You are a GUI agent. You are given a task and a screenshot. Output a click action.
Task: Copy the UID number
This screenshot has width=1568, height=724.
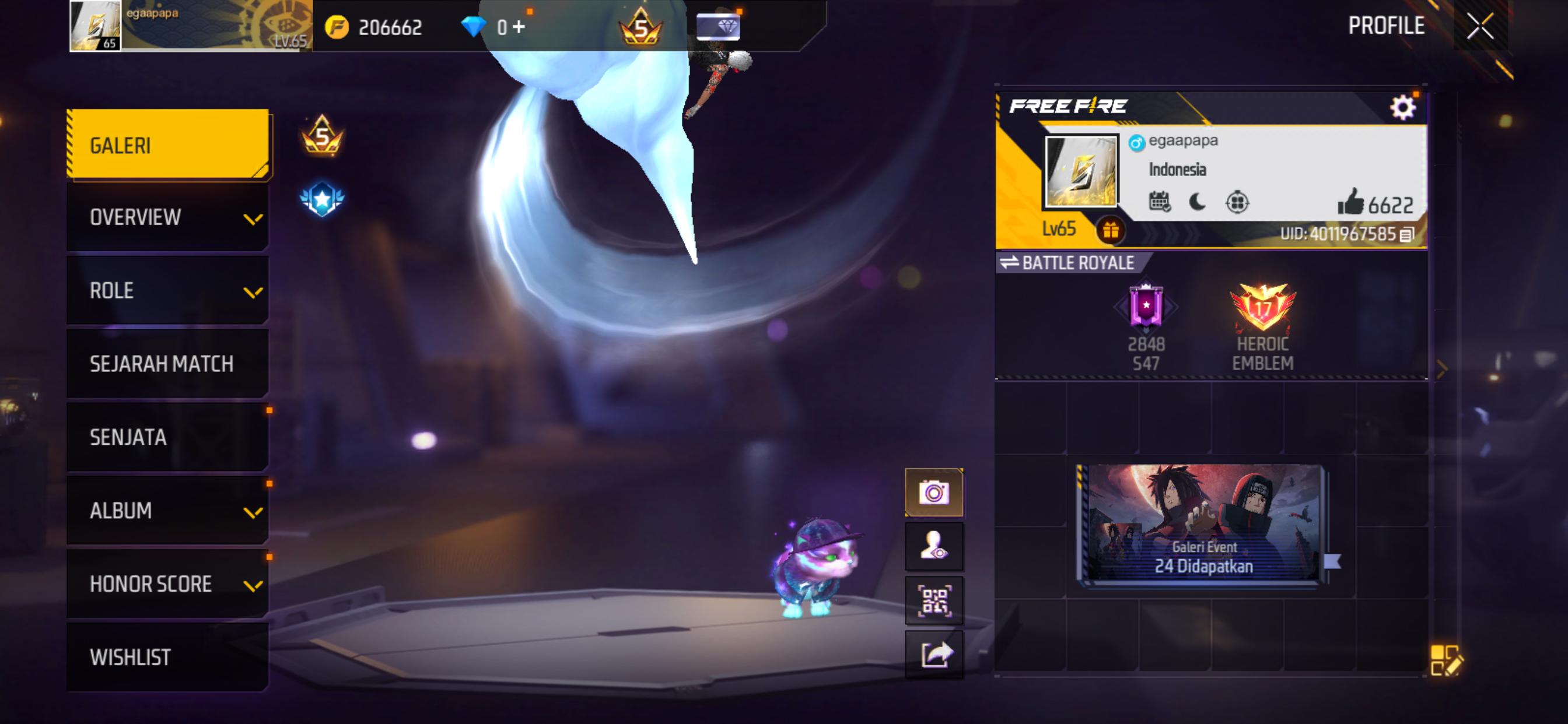click(x=1406, y=235)
